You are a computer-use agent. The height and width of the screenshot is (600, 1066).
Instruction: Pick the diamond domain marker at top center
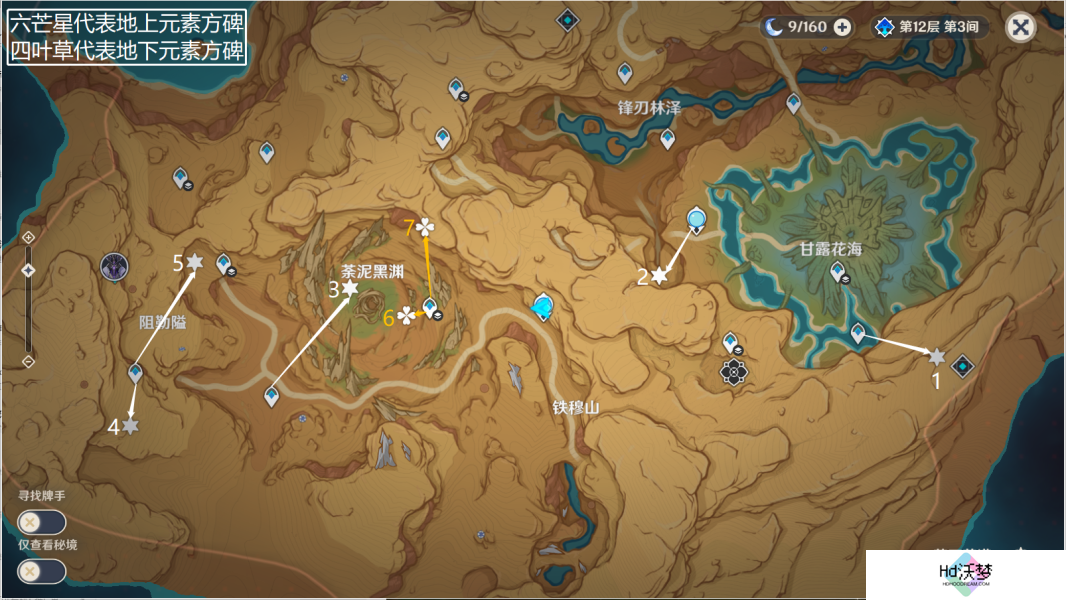(568, 19)
